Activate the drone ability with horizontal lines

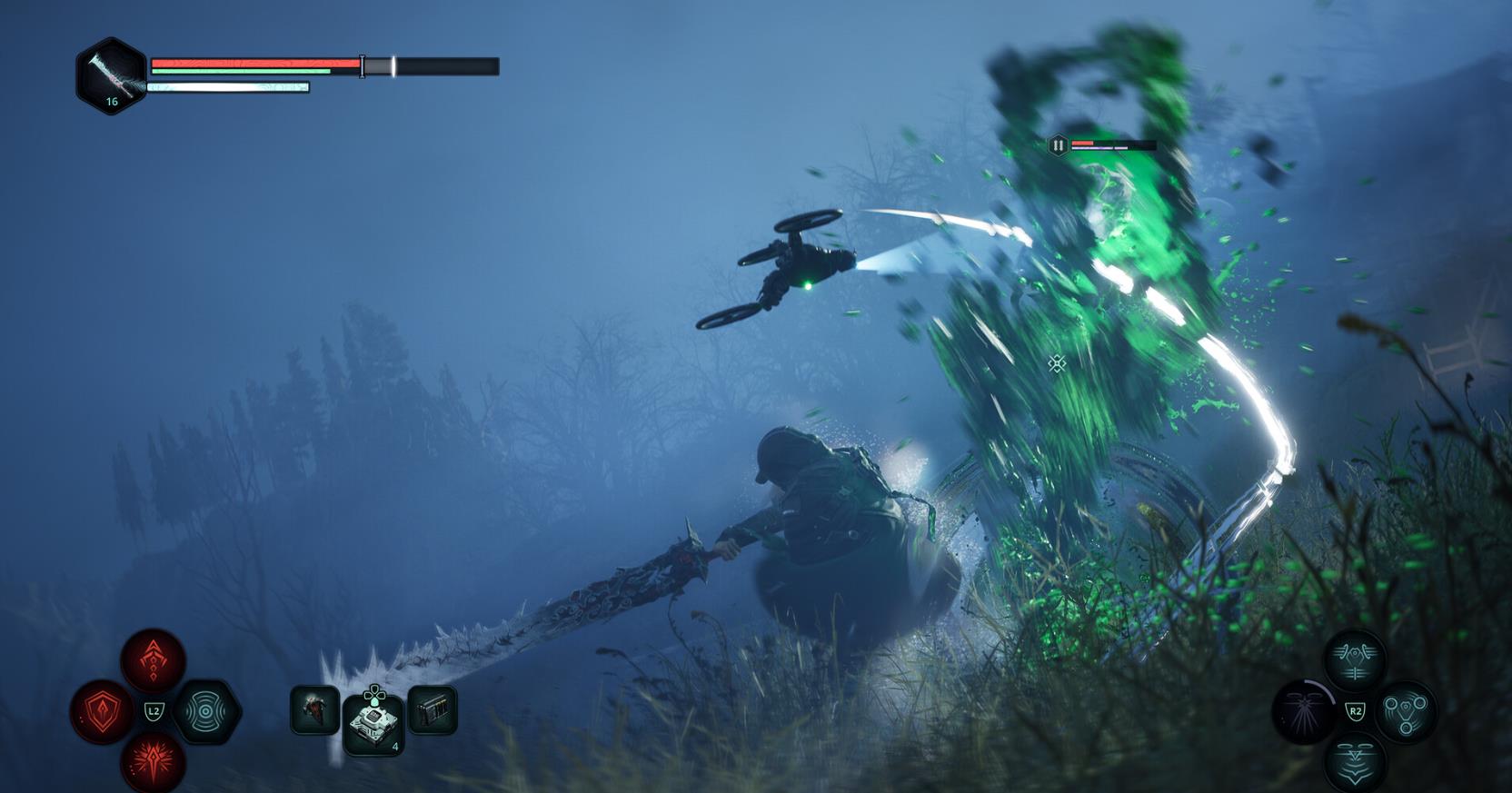pos(1355,660)
